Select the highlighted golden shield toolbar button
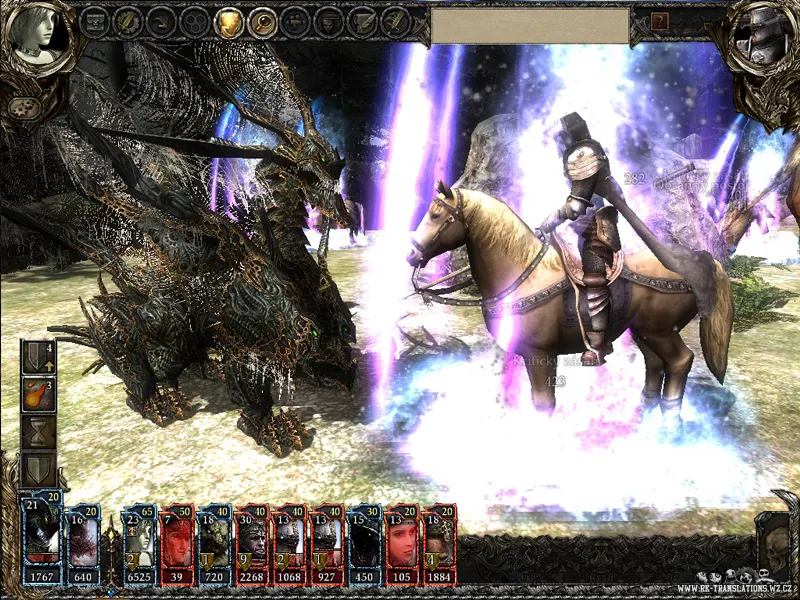Screen dimensions: 800x600 [x=229, y=21]
